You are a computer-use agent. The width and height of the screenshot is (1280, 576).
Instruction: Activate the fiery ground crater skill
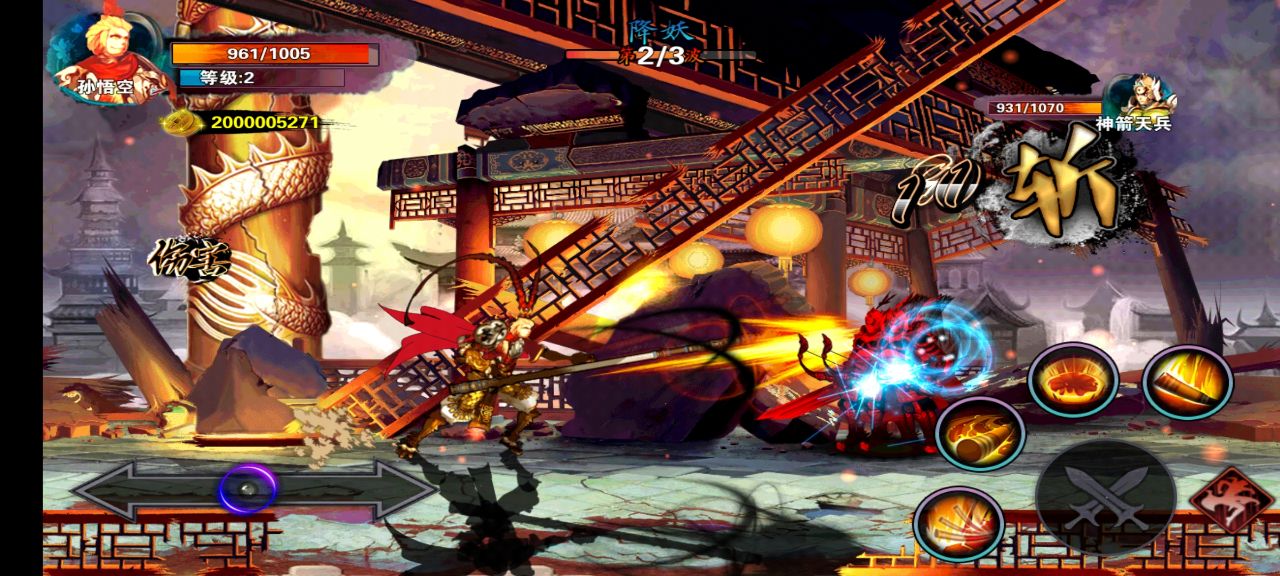pos(1073,379)
